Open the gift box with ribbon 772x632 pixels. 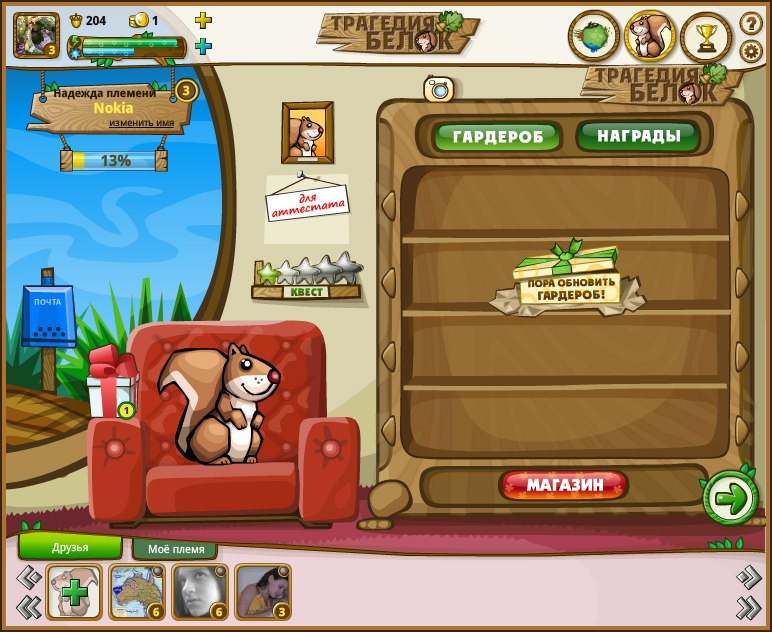(x=110, y=383)
